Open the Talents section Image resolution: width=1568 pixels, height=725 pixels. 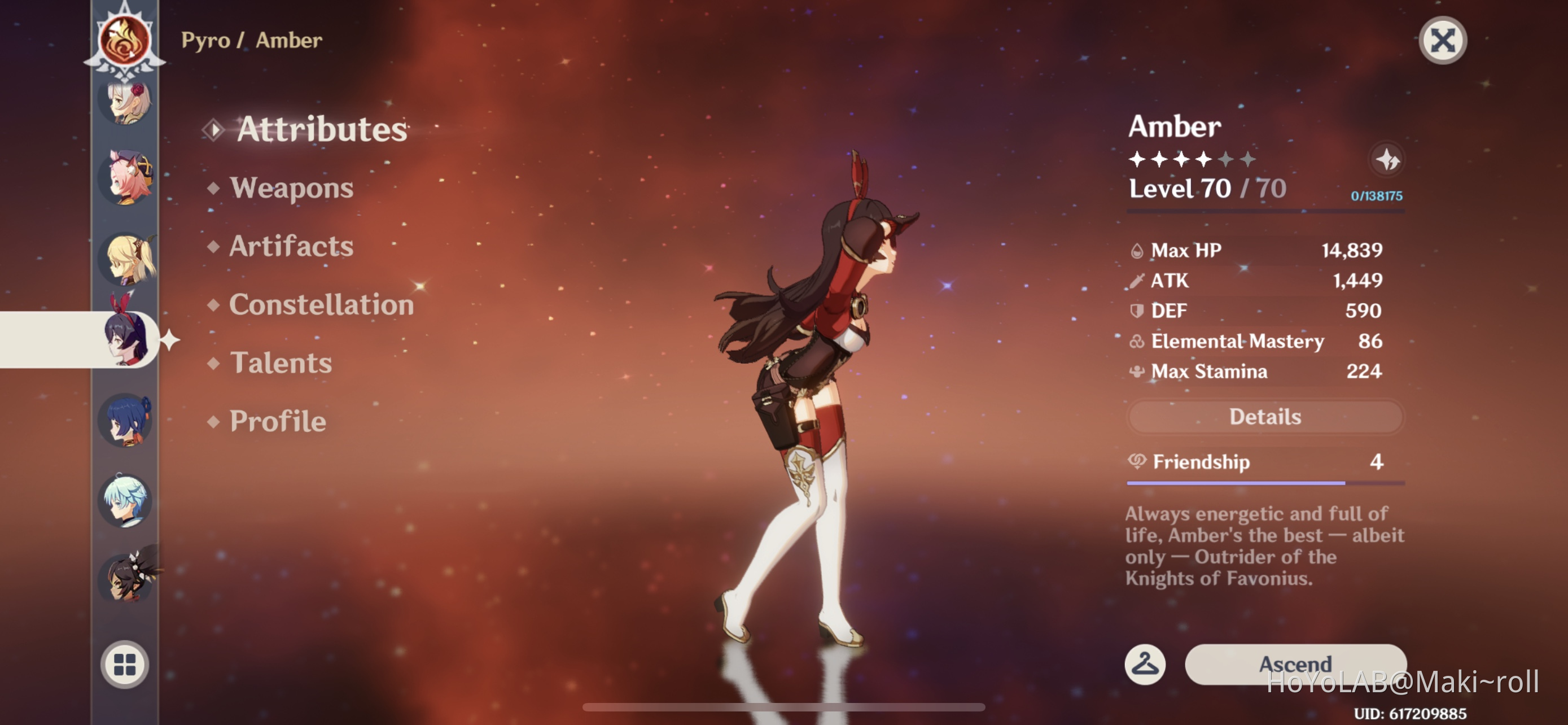(x=281, y=364)
